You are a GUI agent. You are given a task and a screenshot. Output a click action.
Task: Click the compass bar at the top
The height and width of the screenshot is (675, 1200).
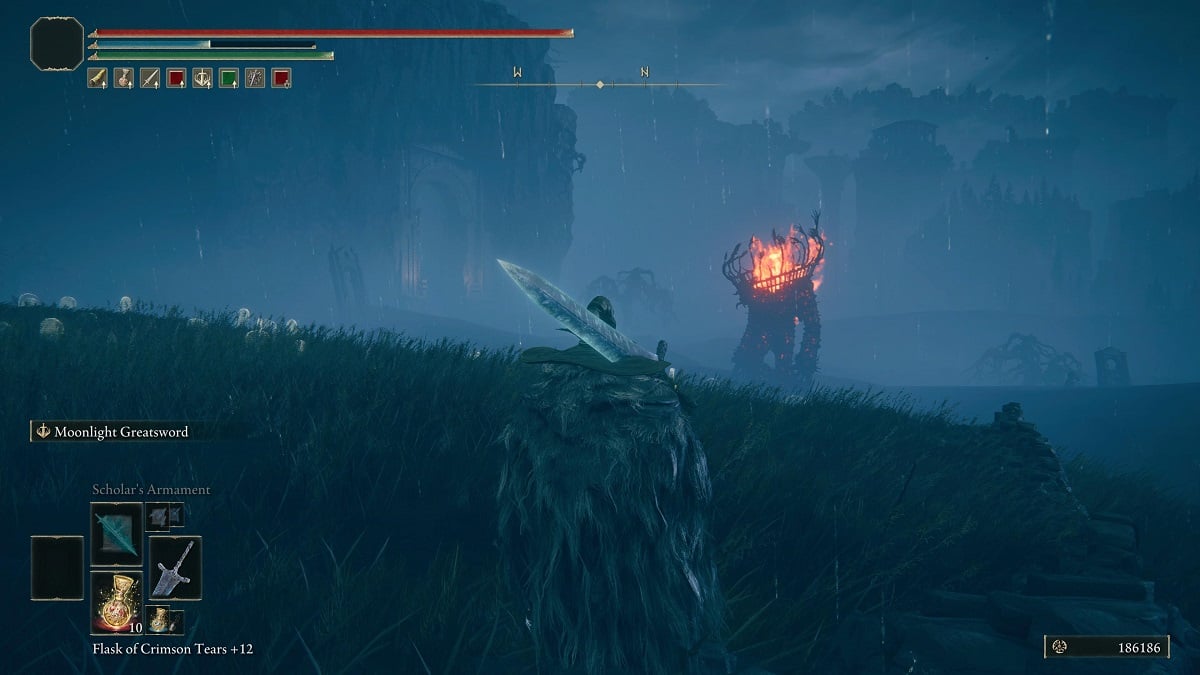(x=598, y=84)
